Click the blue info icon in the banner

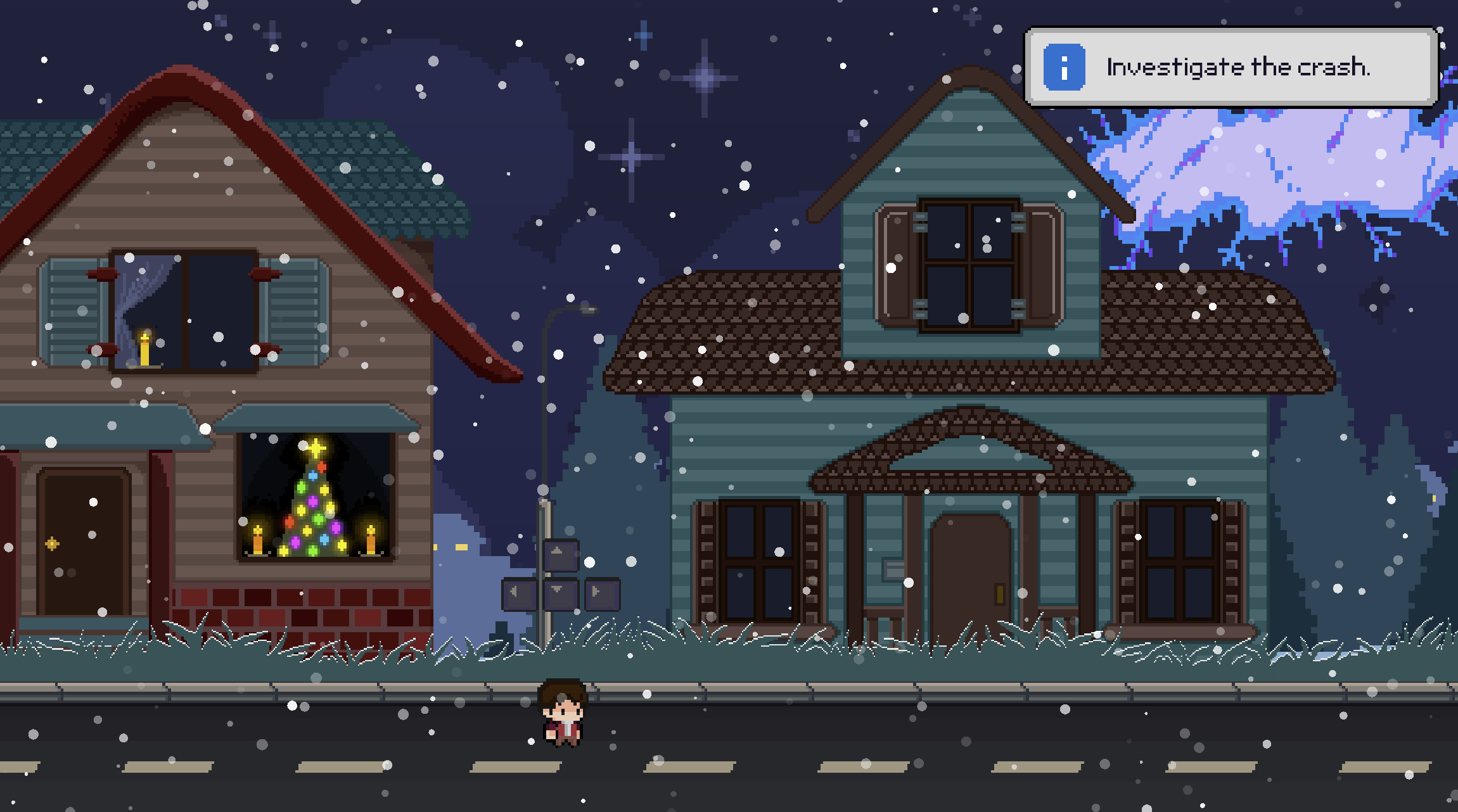(x=1064, y=67)
